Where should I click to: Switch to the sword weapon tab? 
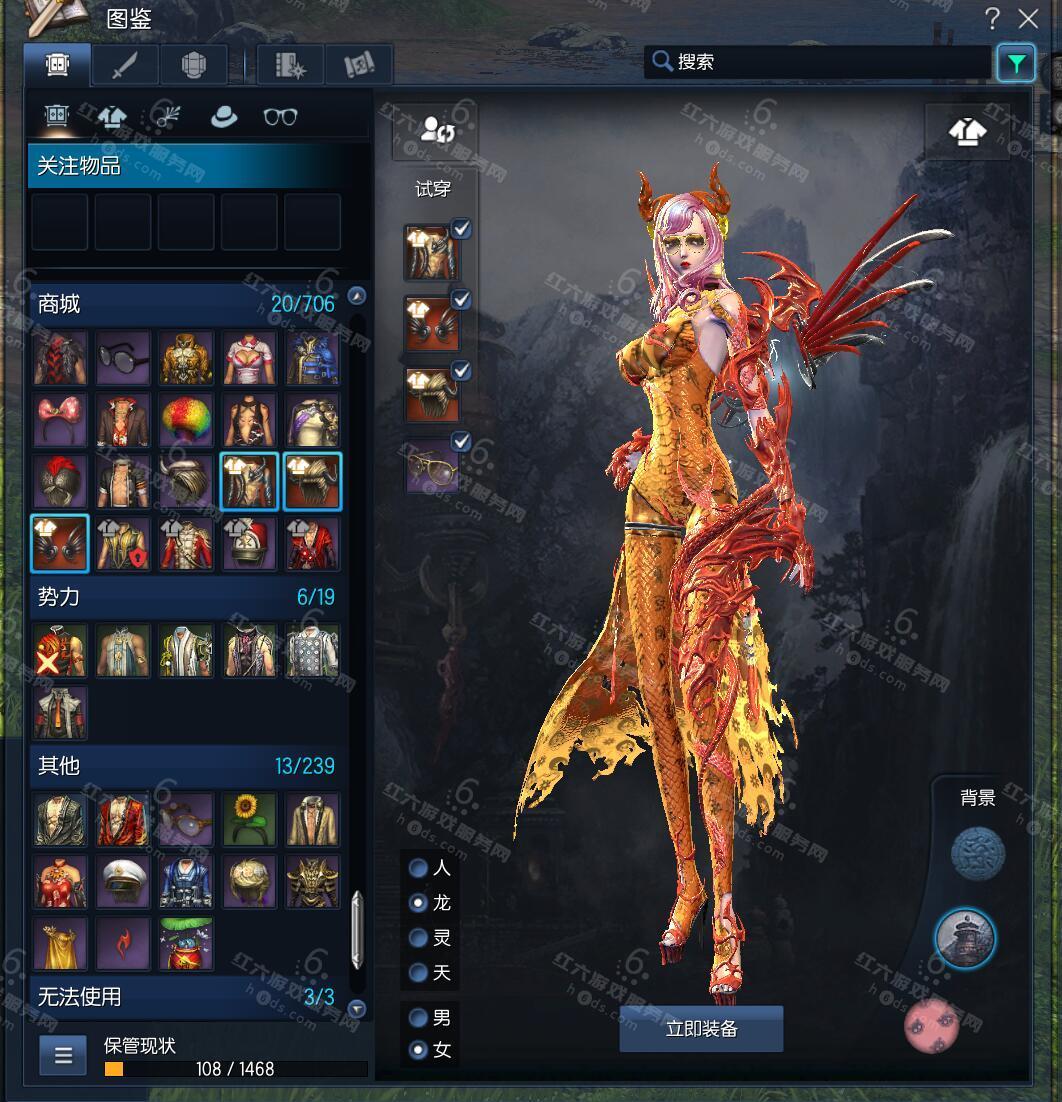(125, 66)
